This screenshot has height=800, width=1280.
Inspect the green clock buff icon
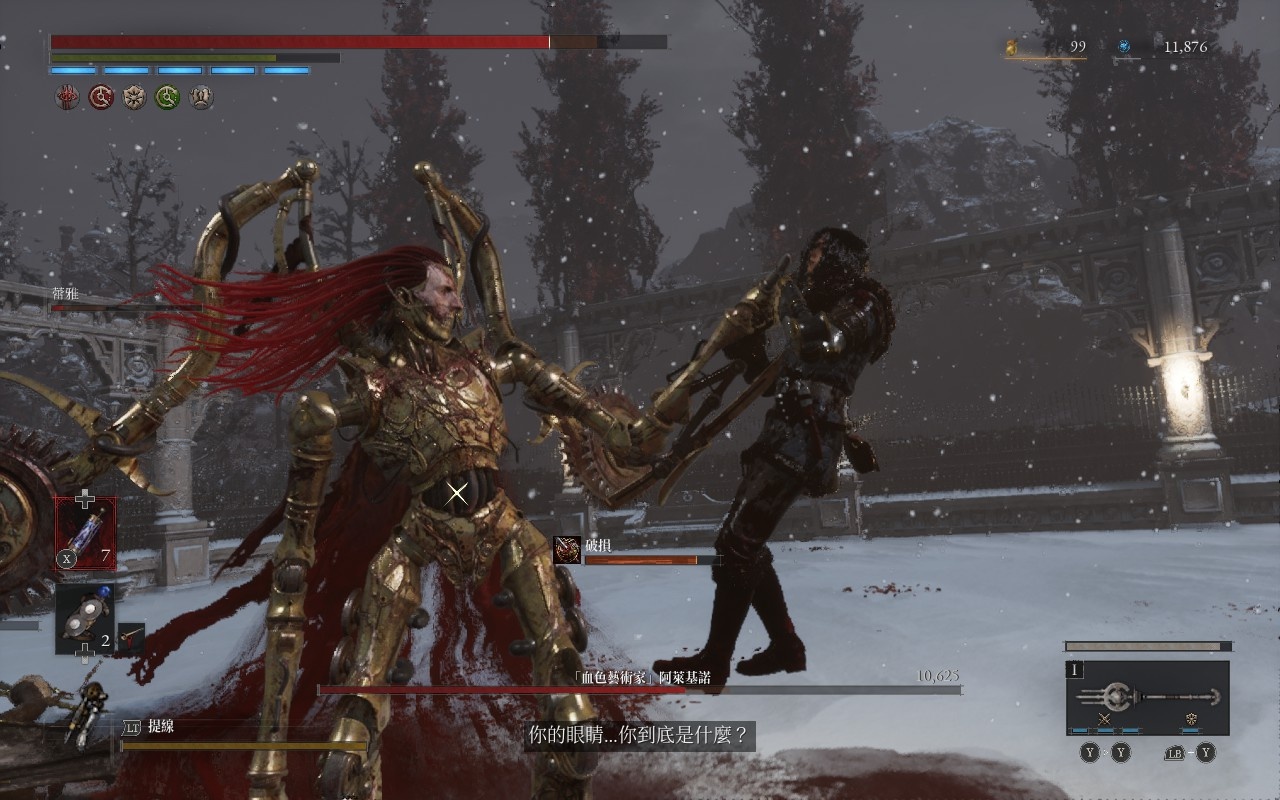167,97
